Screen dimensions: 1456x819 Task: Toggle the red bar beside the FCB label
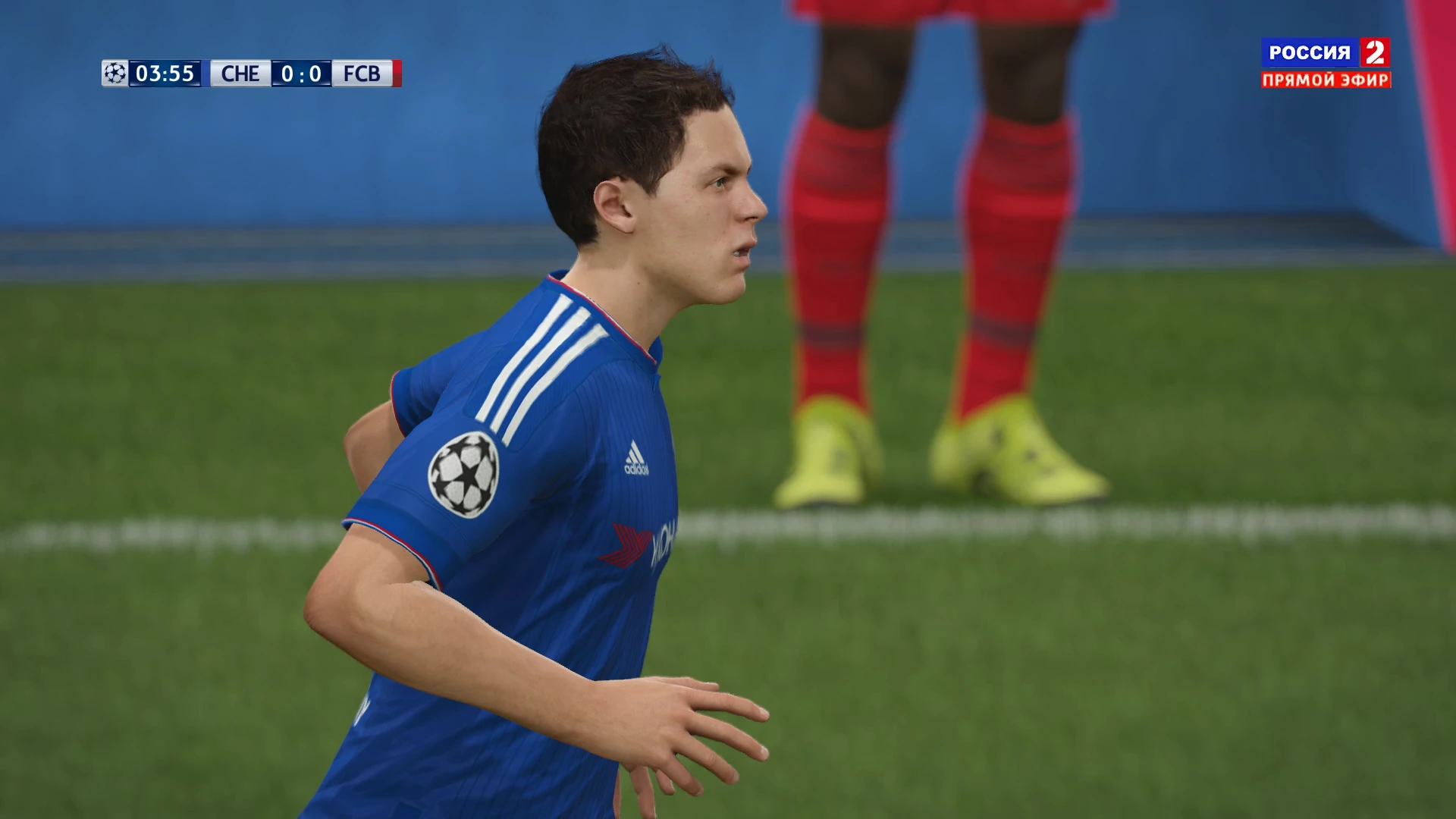point(395,73)
